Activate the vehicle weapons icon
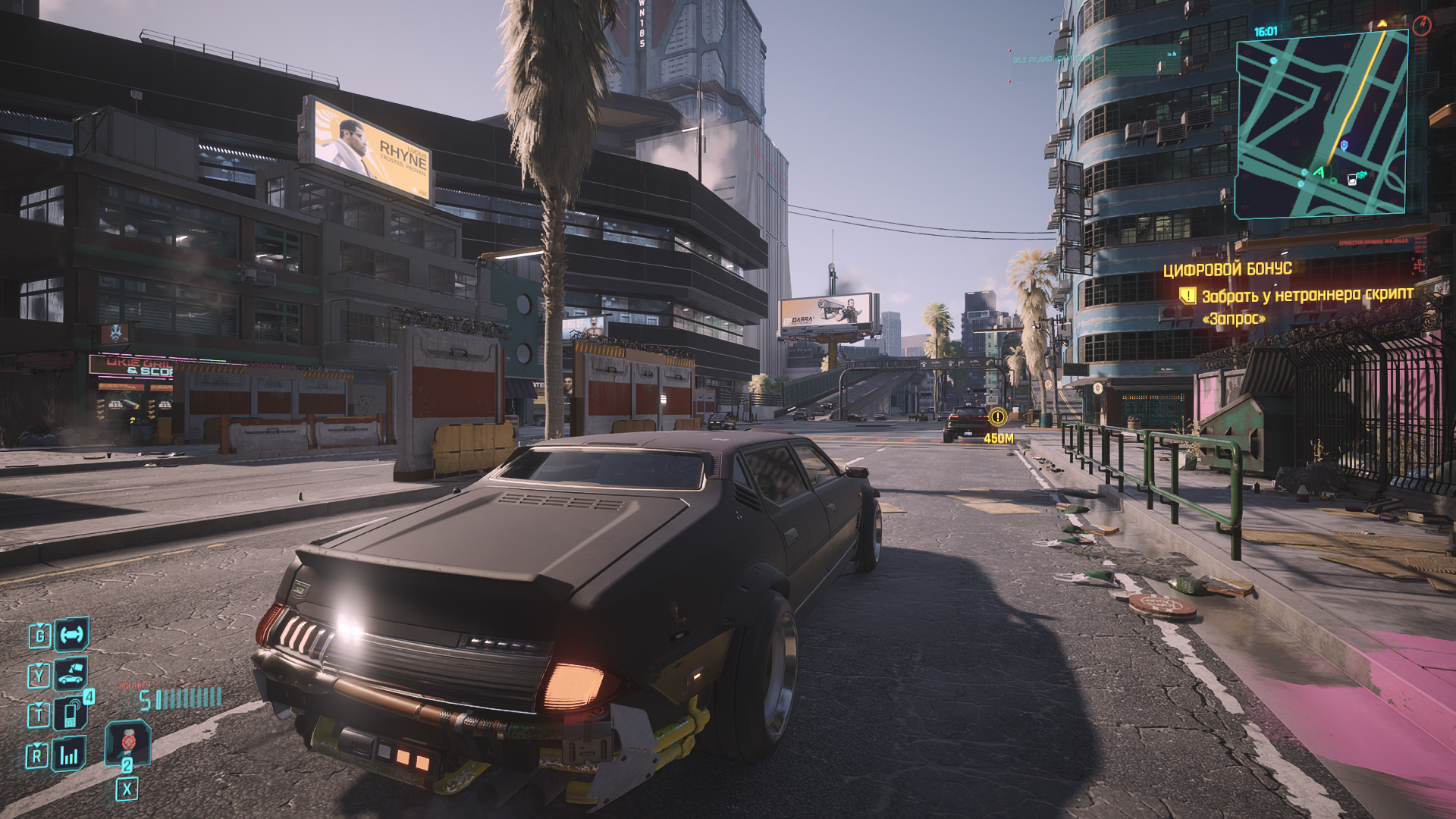The image size is (1456, 819). click(71, 635)
